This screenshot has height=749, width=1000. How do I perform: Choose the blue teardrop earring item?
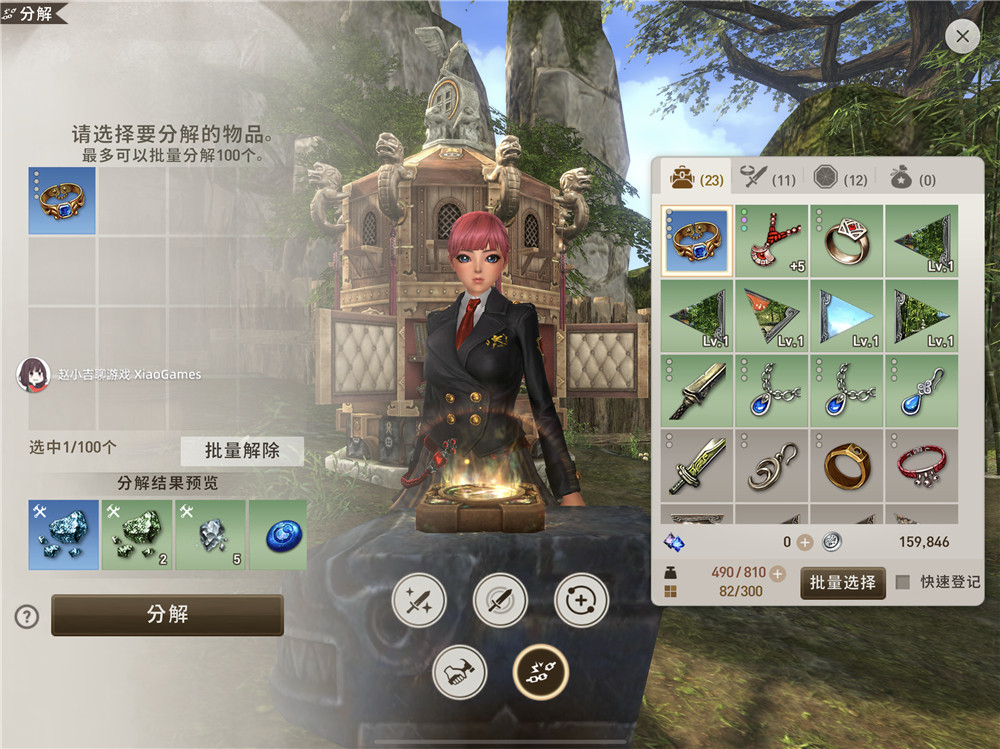pyautogui.click(x=920, y=391)
